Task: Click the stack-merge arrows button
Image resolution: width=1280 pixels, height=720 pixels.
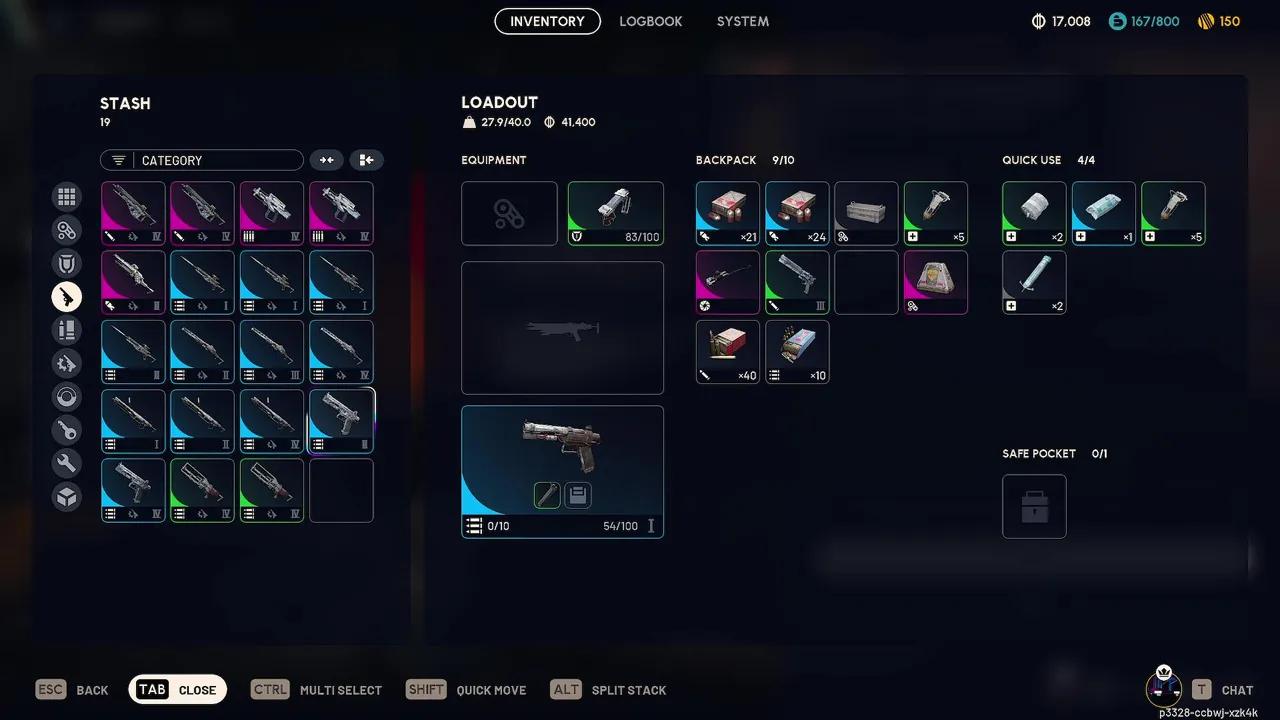Action: click(x=326, y=160)
